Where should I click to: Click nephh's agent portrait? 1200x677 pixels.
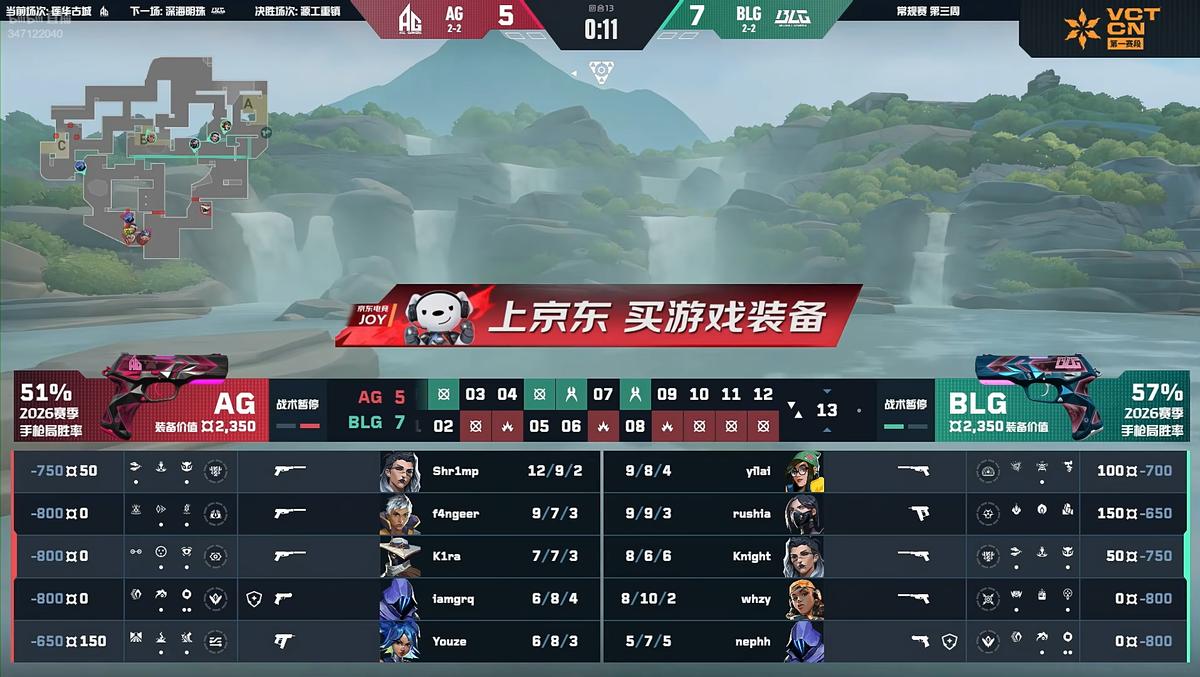(x=803, y=641)
